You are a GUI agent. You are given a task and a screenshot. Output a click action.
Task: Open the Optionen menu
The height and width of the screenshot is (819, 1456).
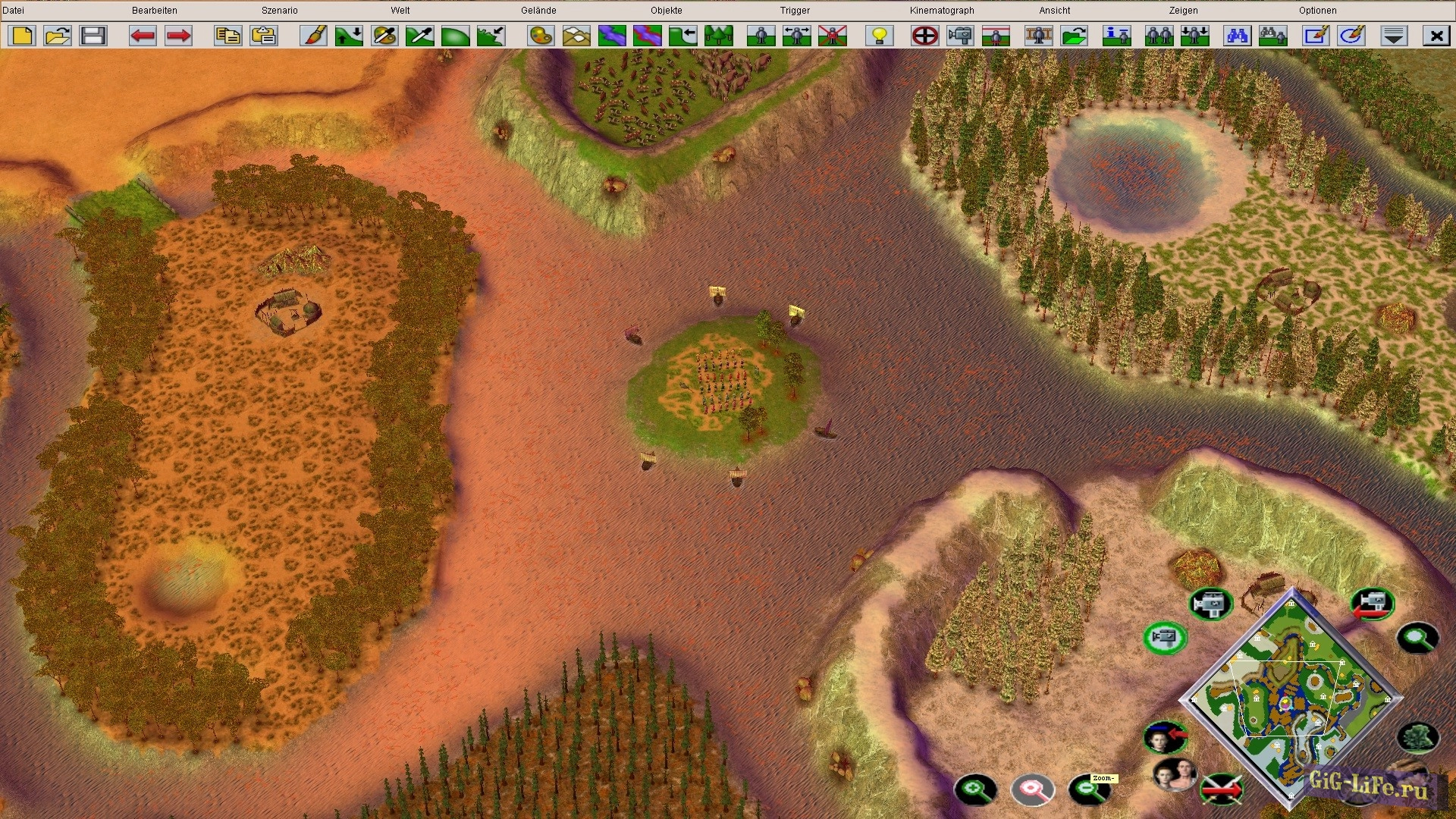pos(1317,11)
